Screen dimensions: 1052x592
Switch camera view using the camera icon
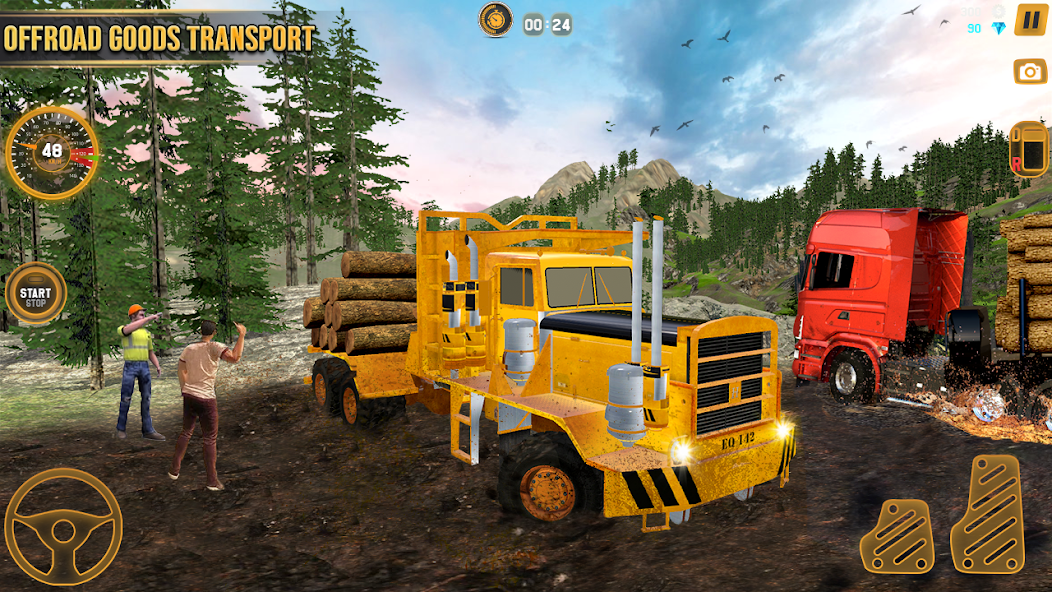1030,71
